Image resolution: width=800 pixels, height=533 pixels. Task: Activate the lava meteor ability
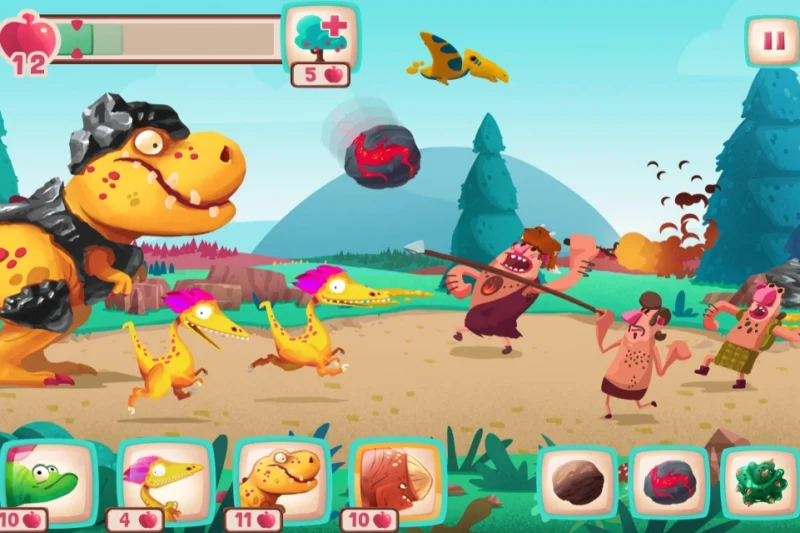point(668,482)
